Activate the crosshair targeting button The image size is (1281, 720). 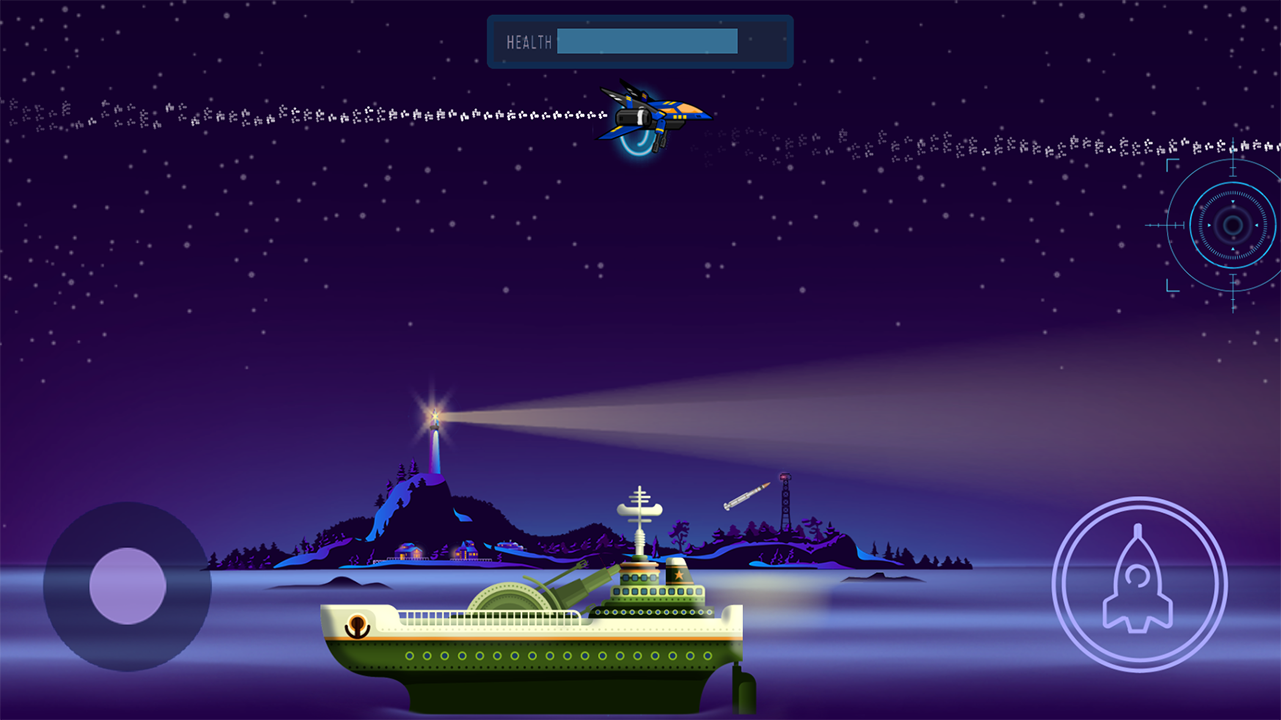coord(1232,226)
